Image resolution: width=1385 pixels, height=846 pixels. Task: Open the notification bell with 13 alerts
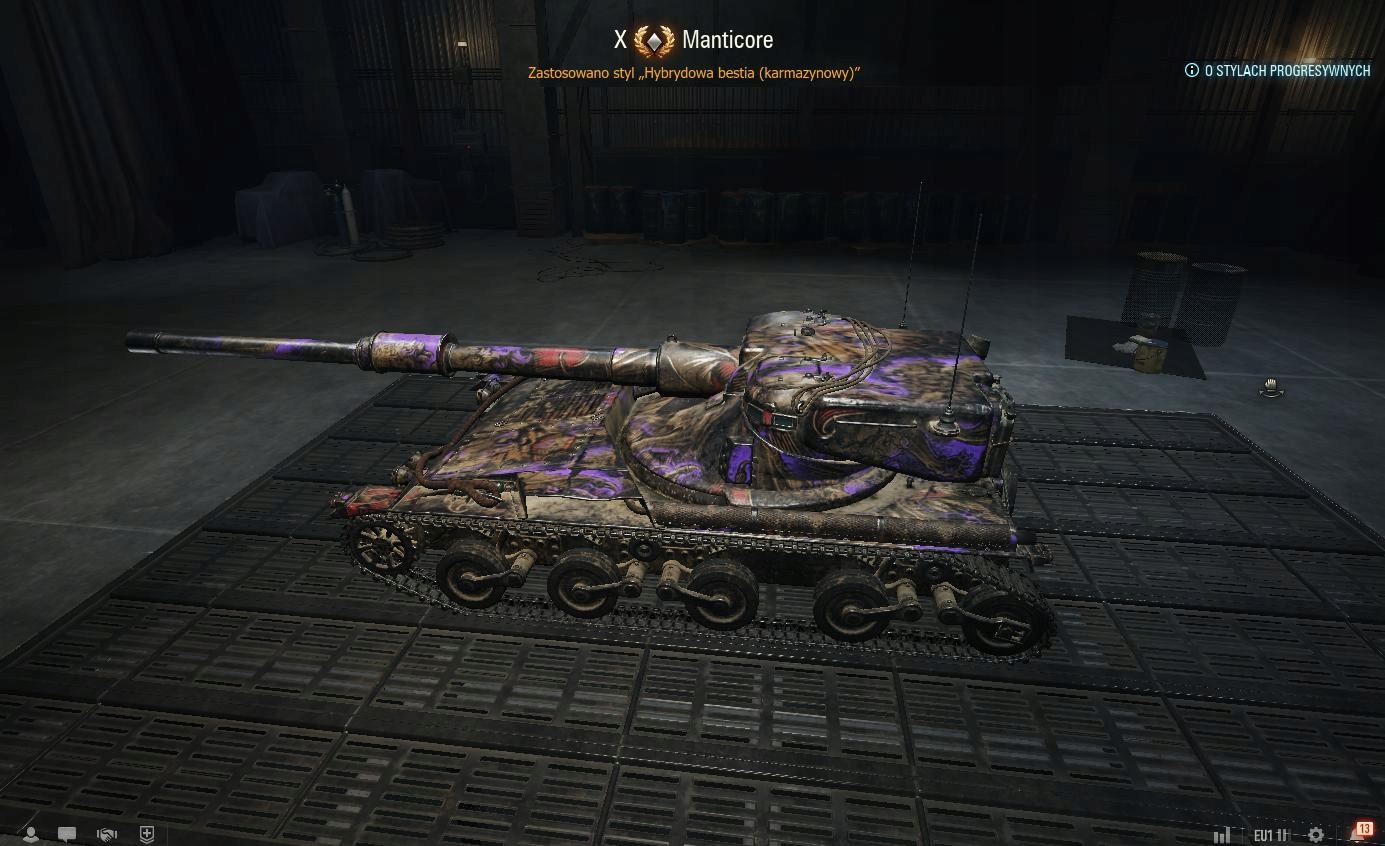click(1360, 832)
